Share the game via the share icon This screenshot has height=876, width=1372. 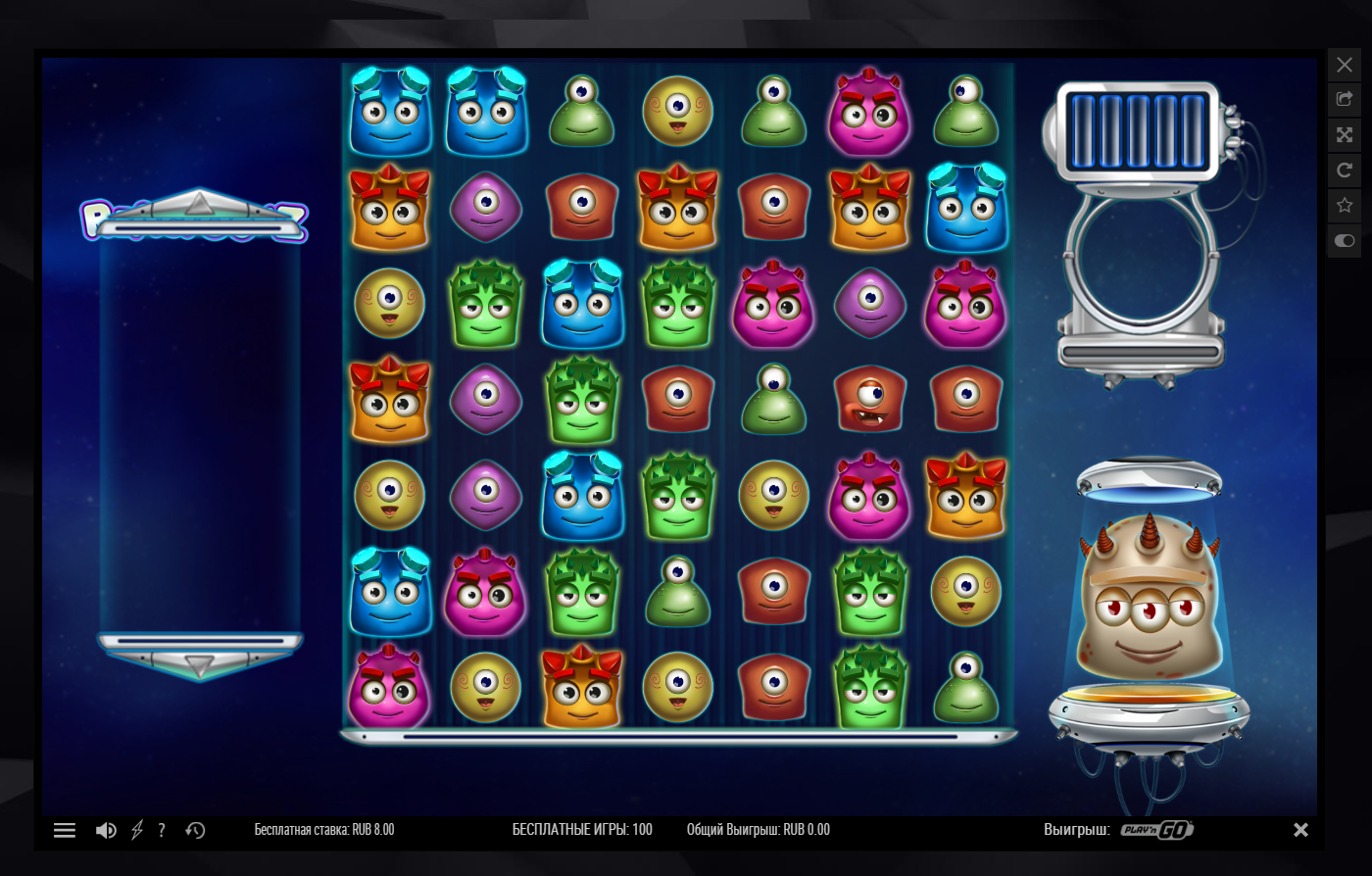(1345, 100)
